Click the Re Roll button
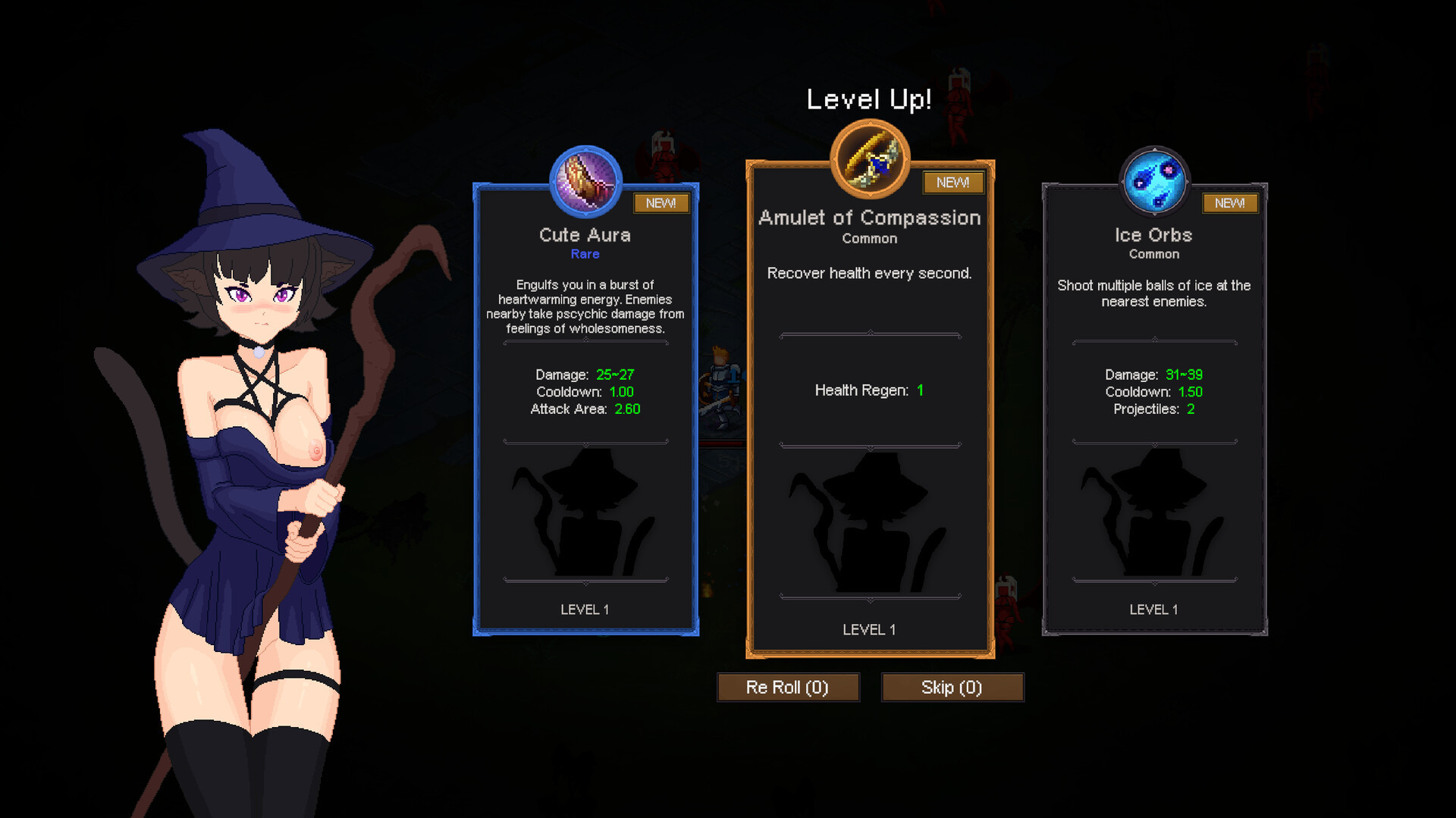 pos(788,688)
